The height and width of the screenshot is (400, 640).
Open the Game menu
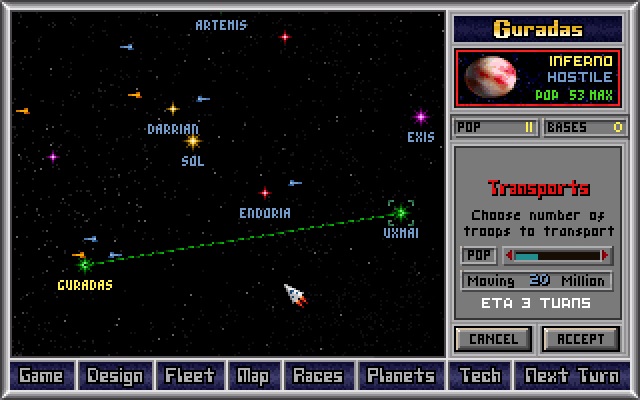coord(41,376)
